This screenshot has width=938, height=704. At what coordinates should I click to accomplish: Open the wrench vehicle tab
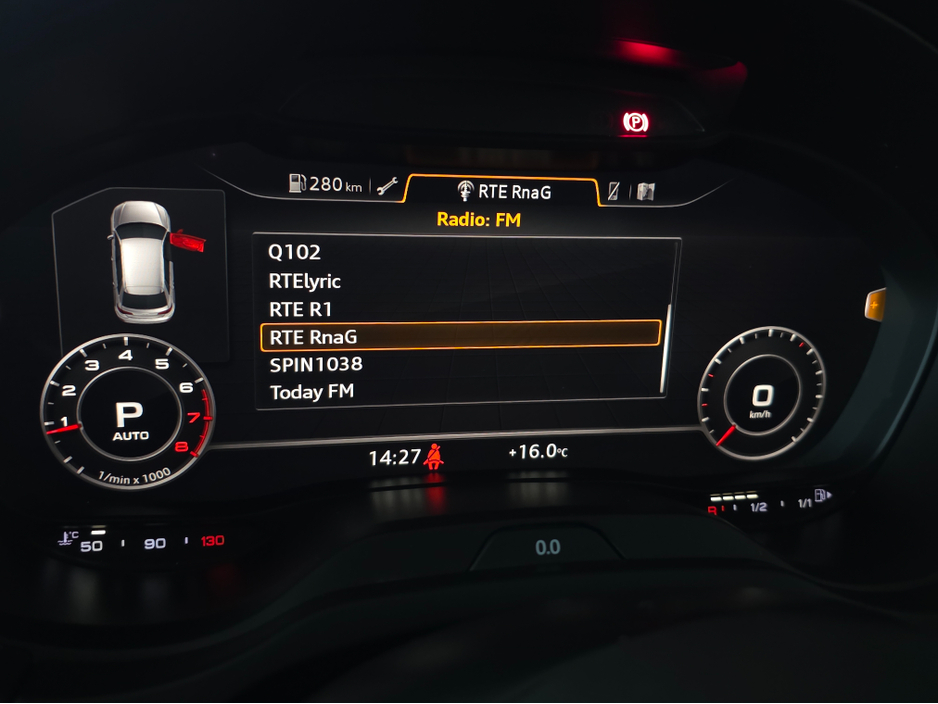click(387, 185)
